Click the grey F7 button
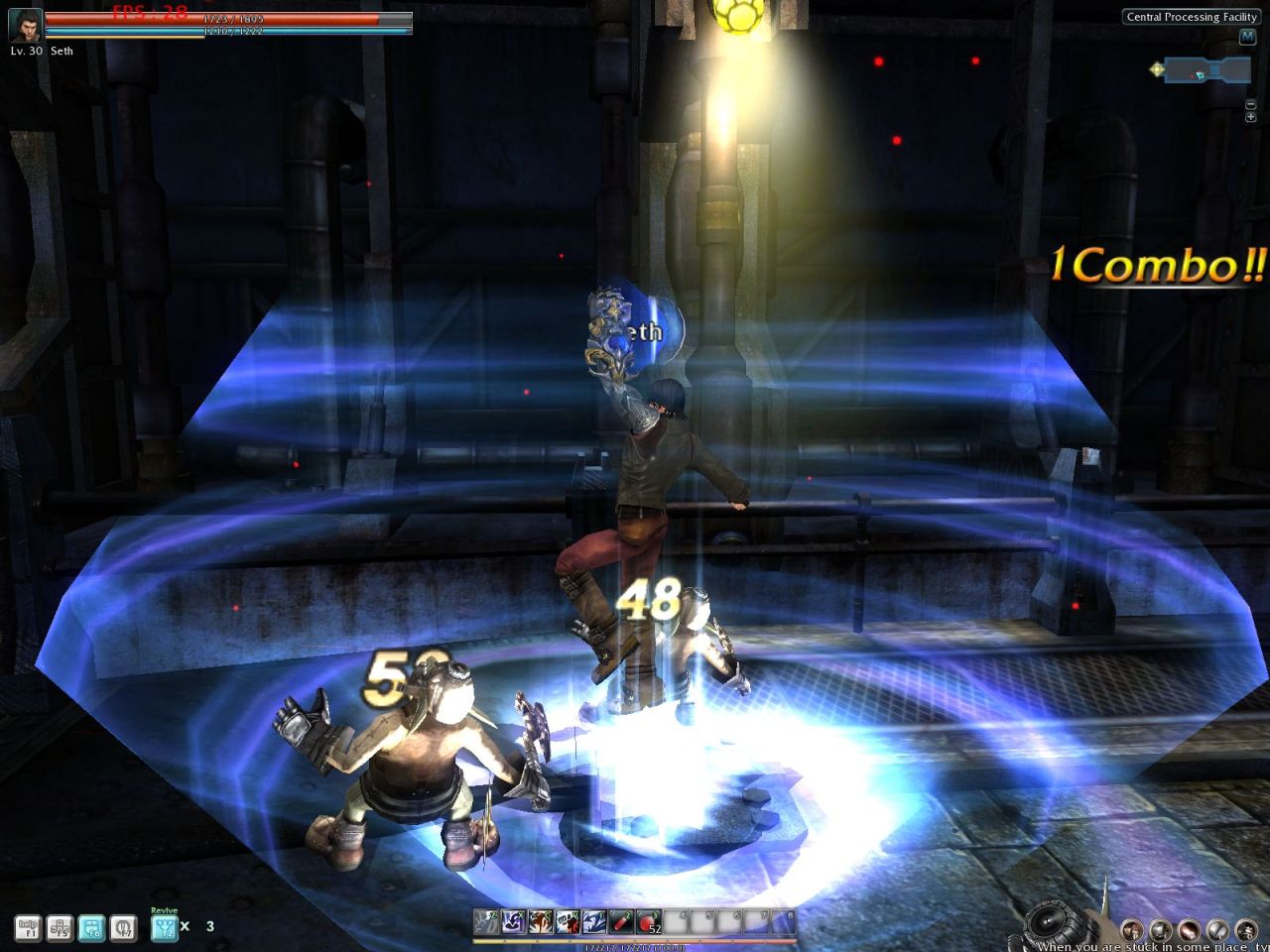The height and width of the screenshot is (952, 1270). 123,927
